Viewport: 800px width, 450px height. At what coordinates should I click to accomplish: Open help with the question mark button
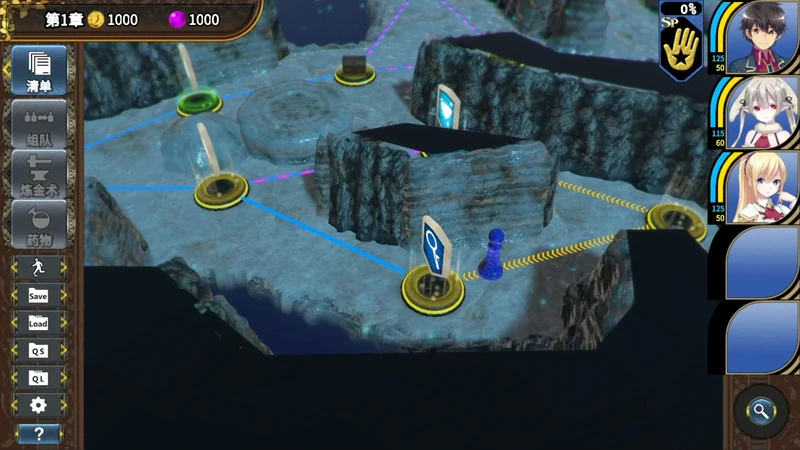38,433
